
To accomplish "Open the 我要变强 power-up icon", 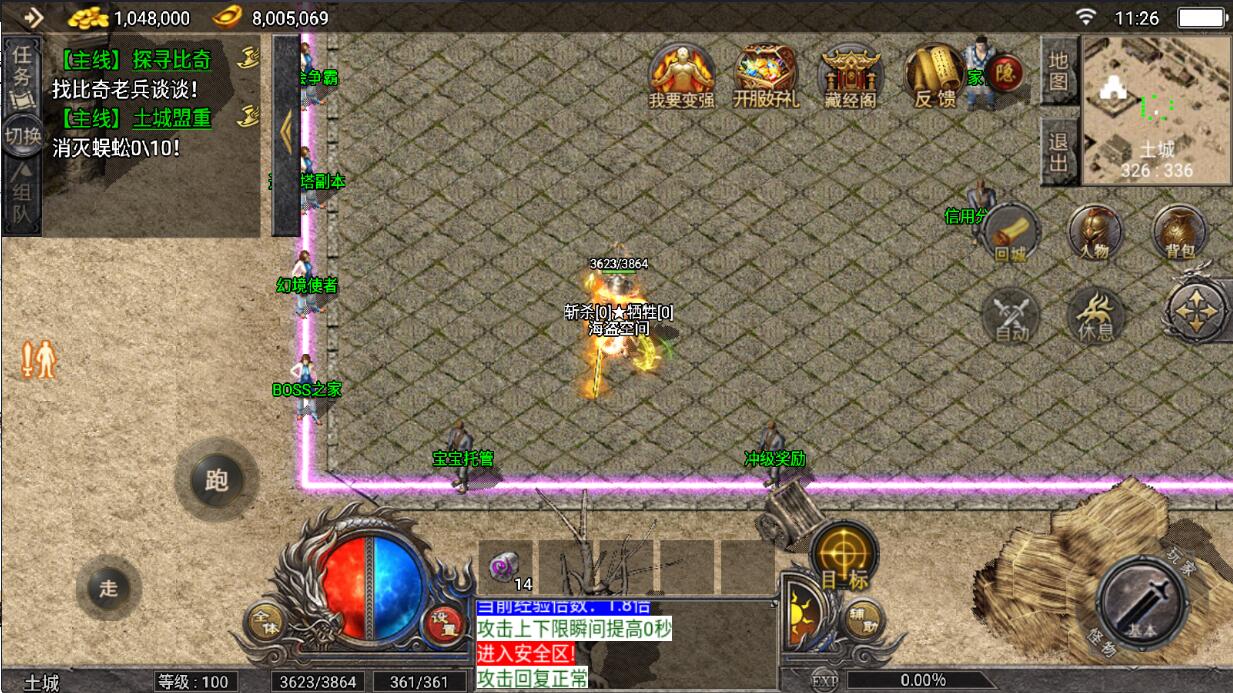I will click(681, 75).
